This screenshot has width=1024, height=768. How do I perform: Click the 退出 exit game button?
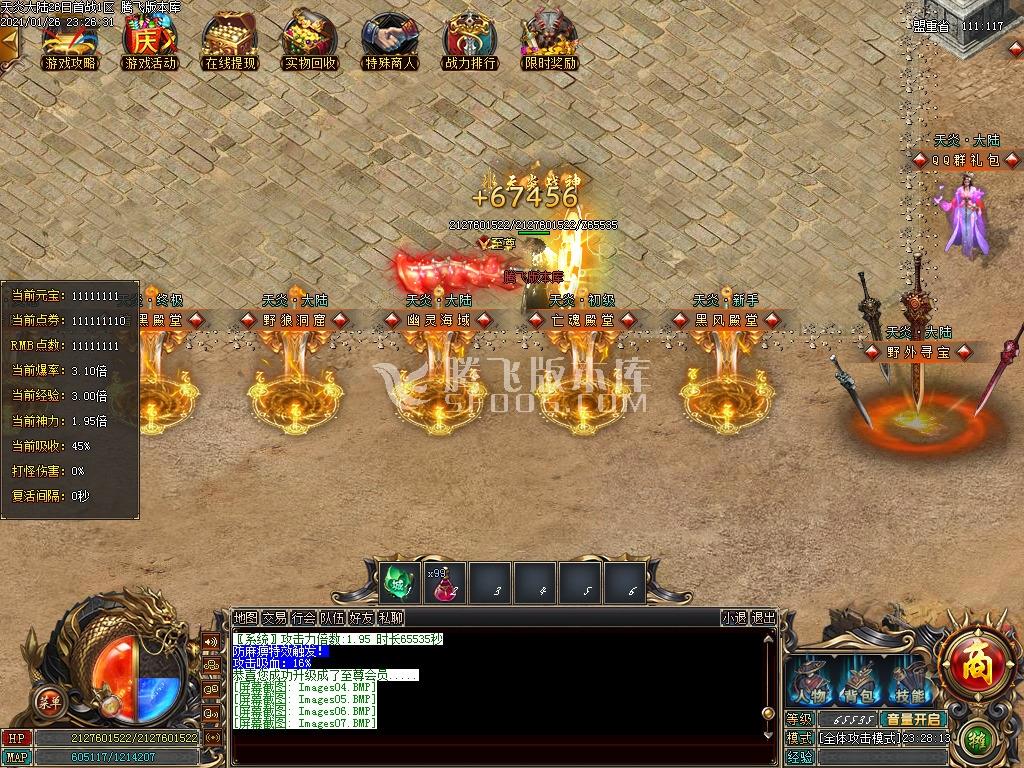click(763, 618)
